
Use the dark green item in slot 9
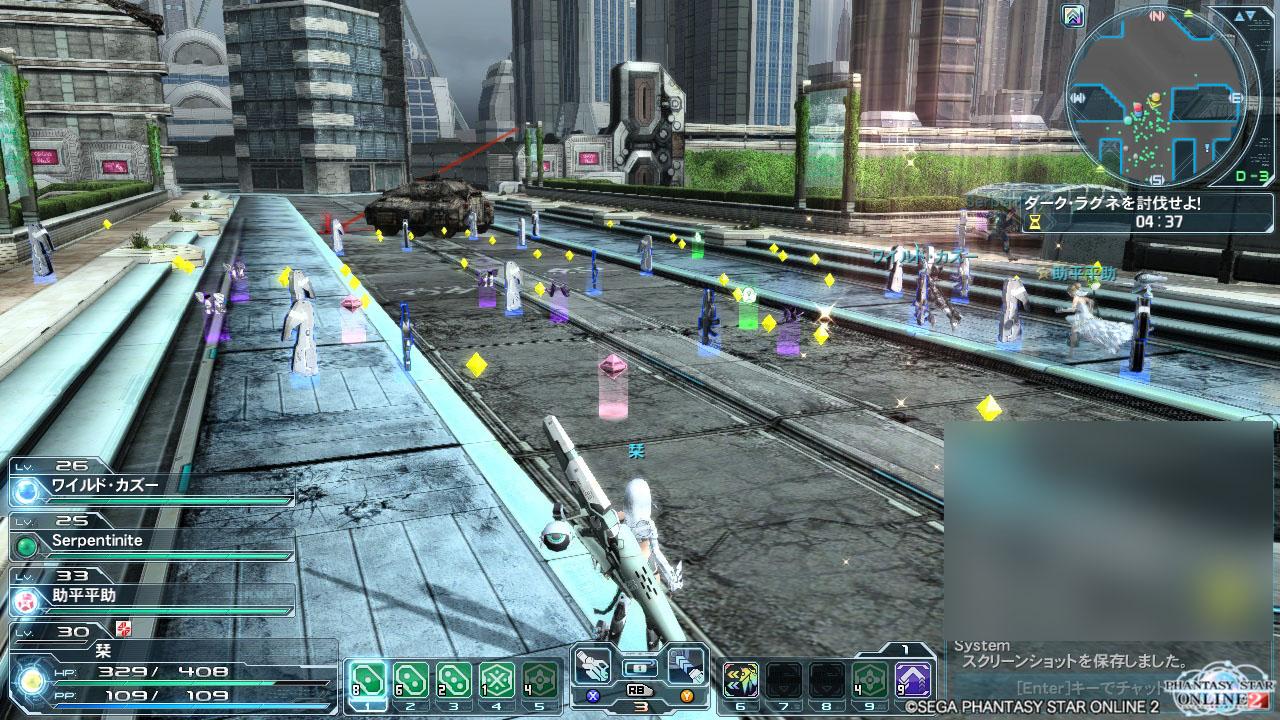click(x=870, y=680)
